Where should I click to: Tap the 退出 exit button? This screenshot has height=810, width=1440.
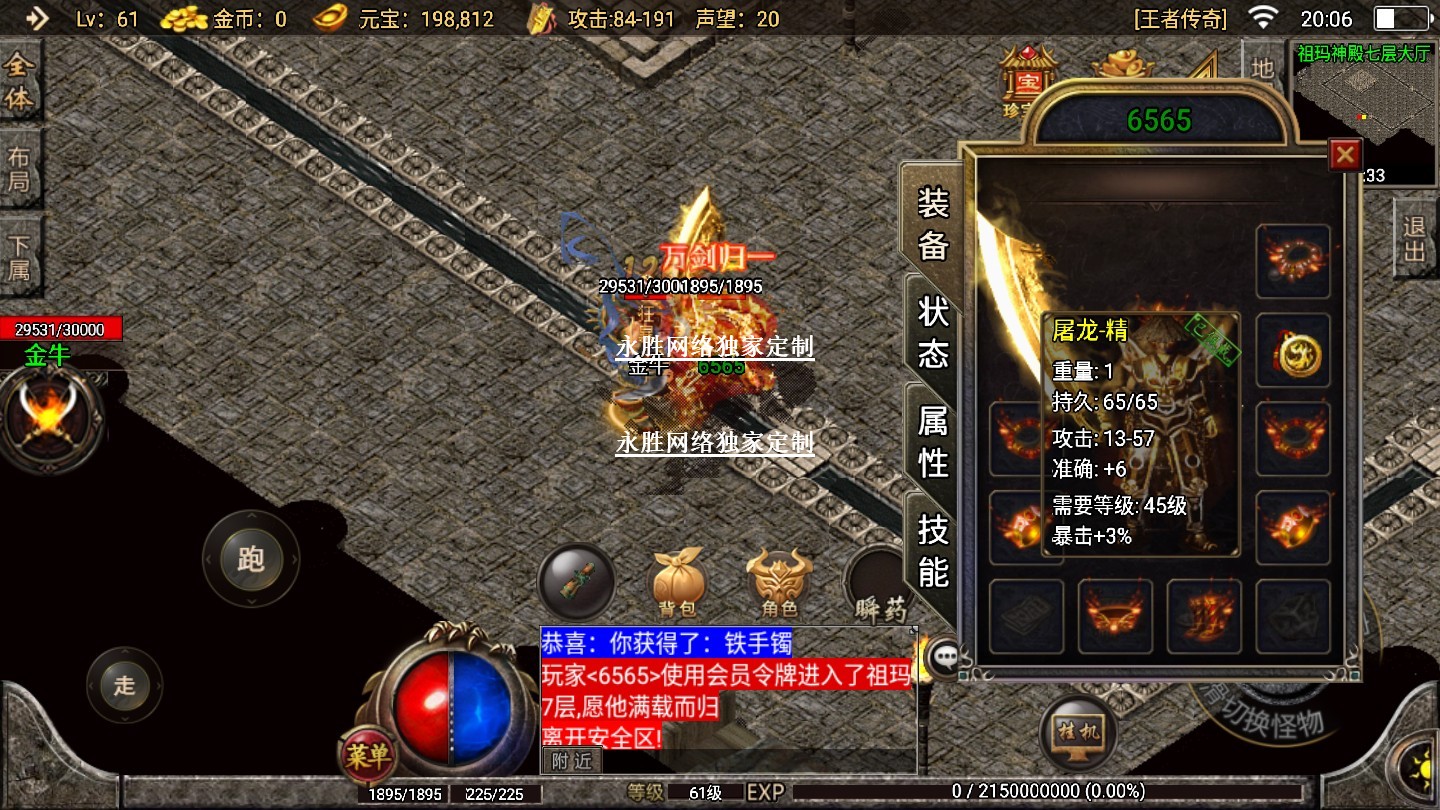1414,240
